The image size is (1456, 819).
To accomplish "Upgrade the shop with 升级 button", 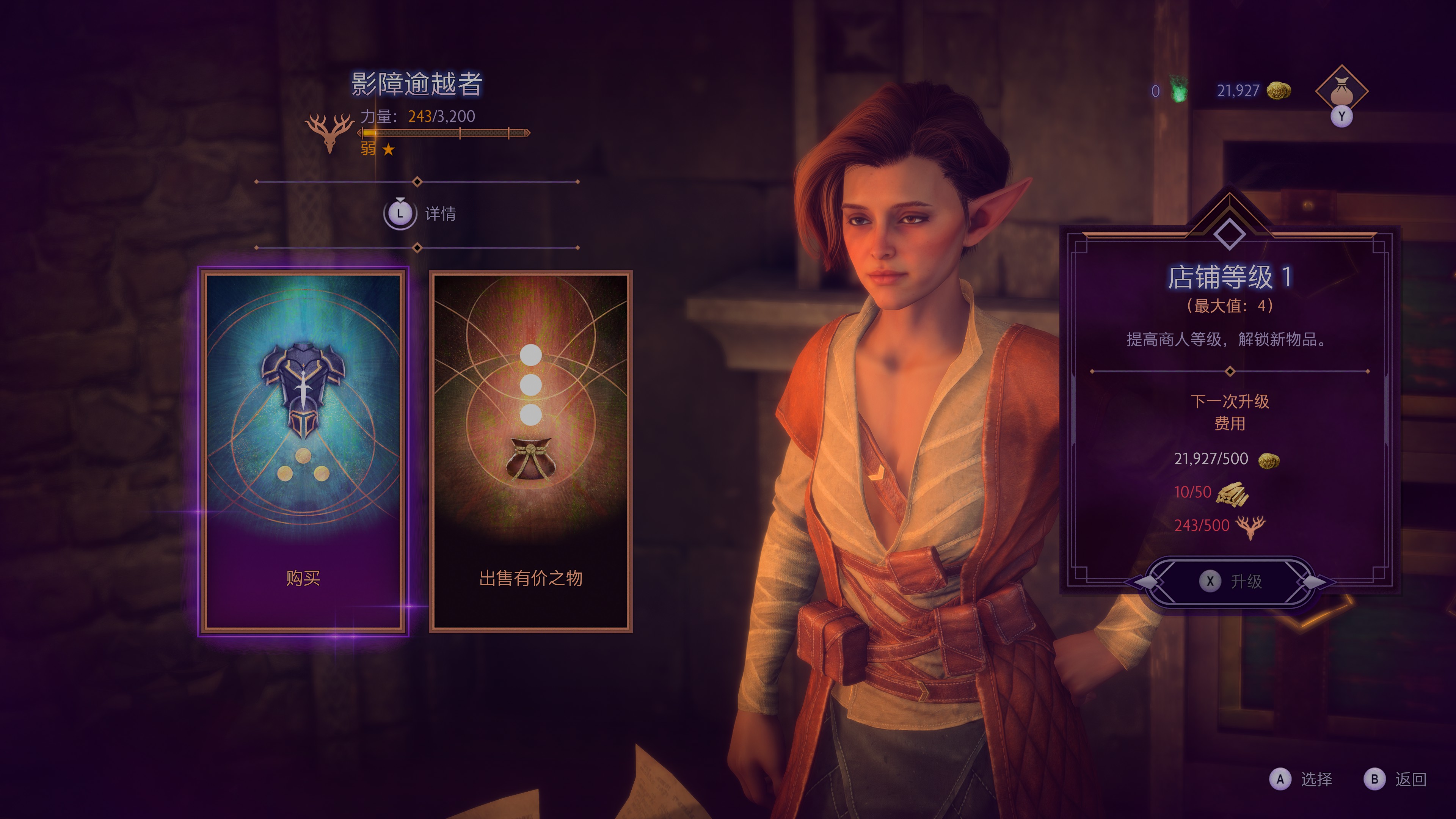I will point(1230,581).
